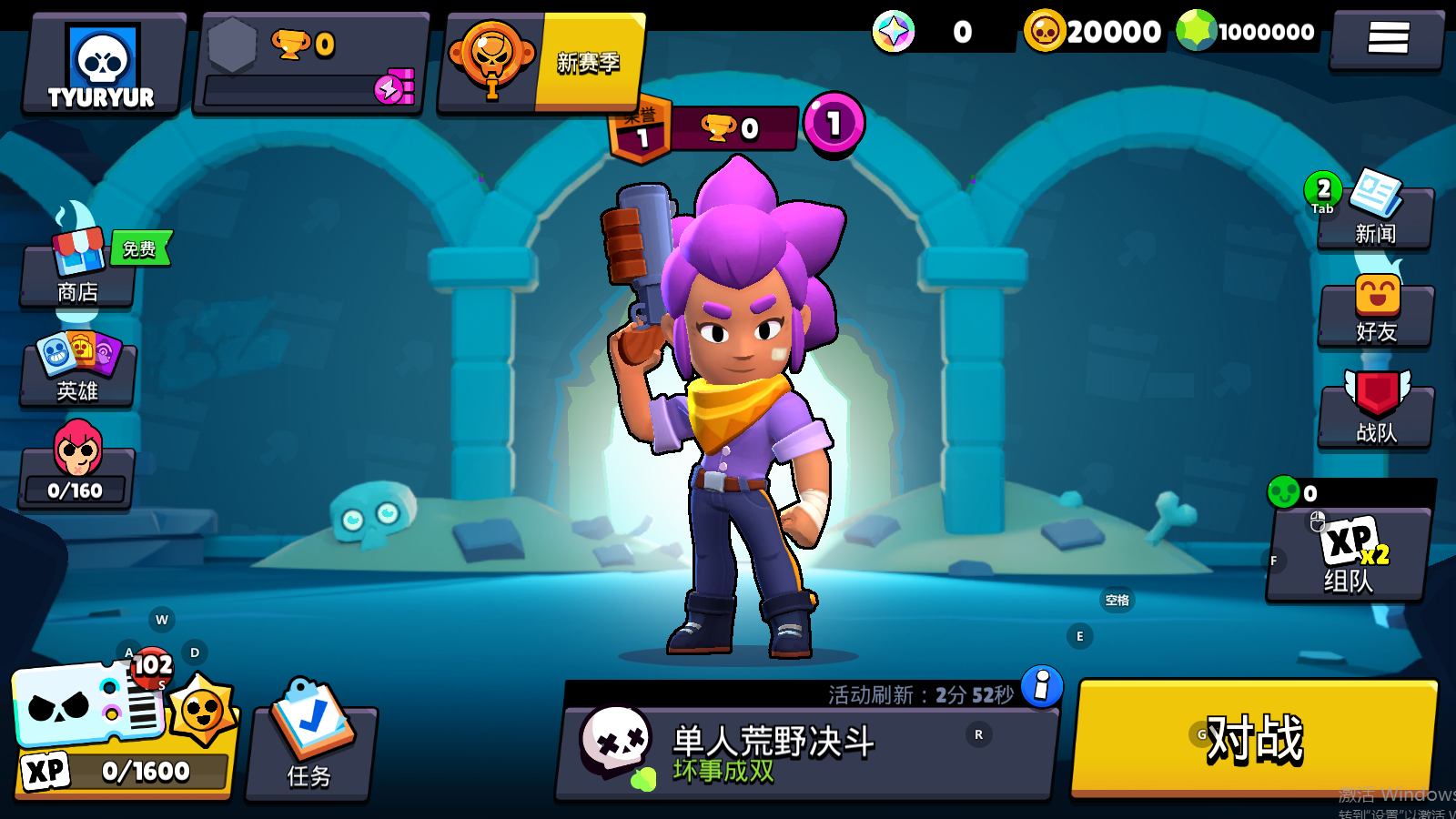This screenshot has width=1456, height=819.
Task: Open the hamburger menu
Action: click(1387, 38)
